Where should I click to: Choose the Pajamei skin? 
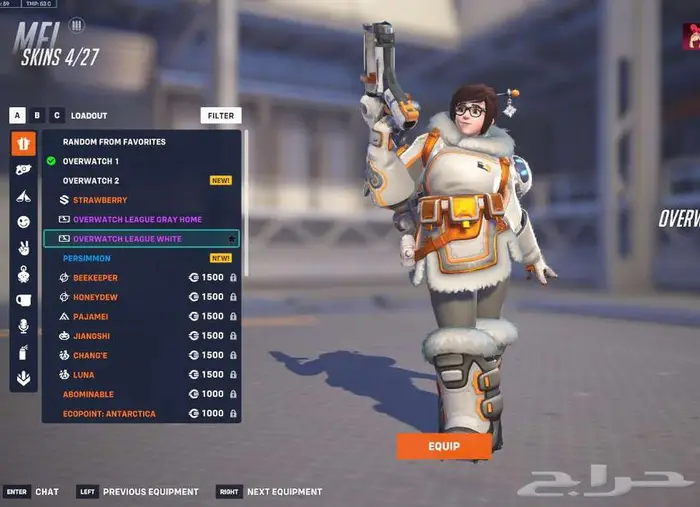coord(92,316)
